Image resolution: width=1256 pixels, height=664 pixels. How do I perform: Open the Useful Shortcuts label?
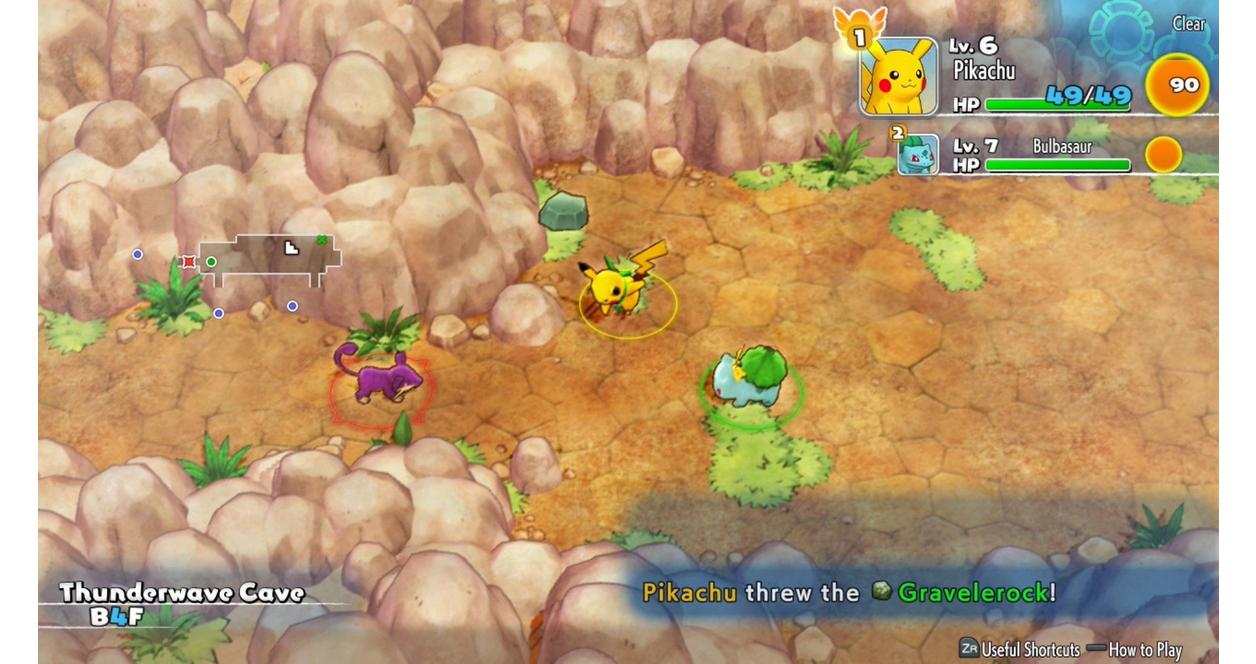click(x=1030, y=649)
